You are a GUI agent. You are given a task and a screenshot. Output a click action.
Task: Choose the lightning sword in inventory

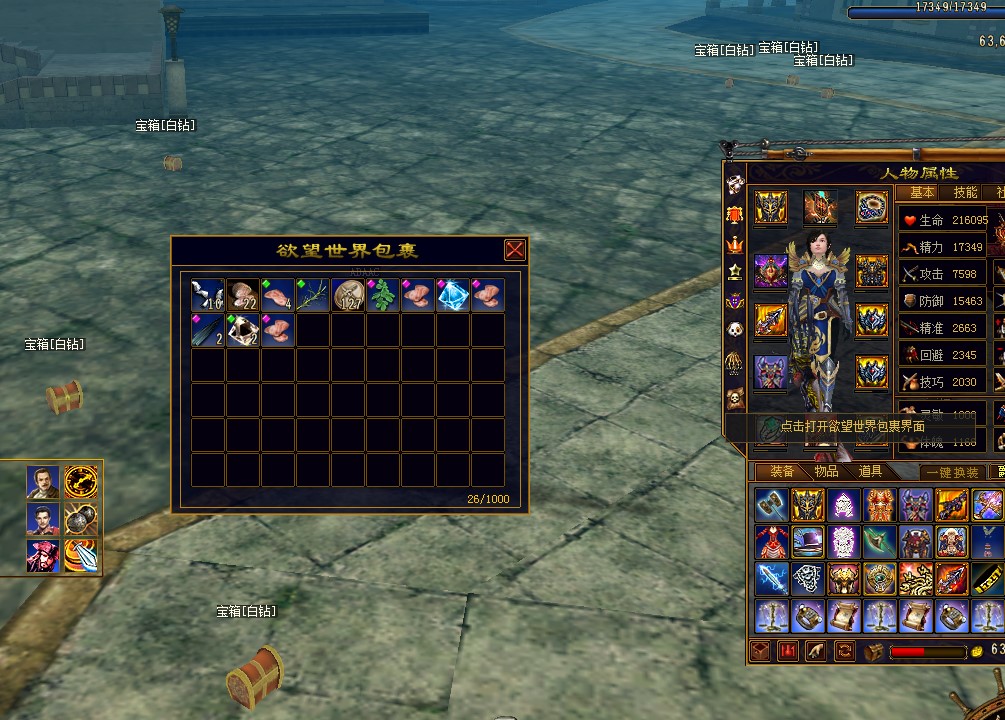771,579
